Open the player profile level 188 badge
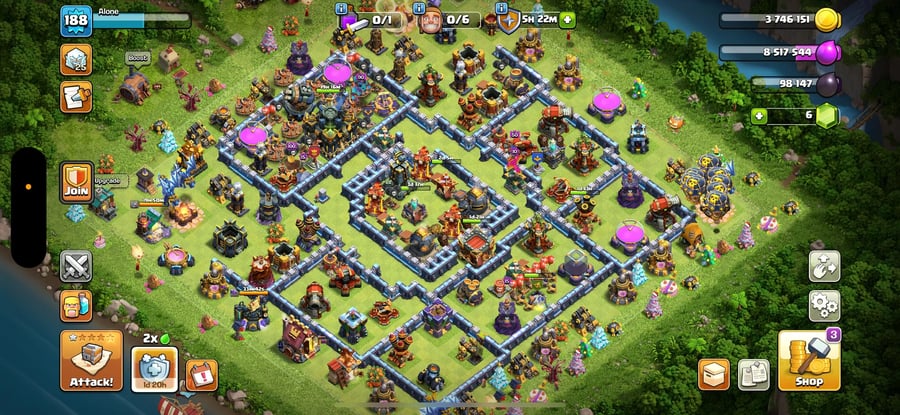 coord(76,24)
